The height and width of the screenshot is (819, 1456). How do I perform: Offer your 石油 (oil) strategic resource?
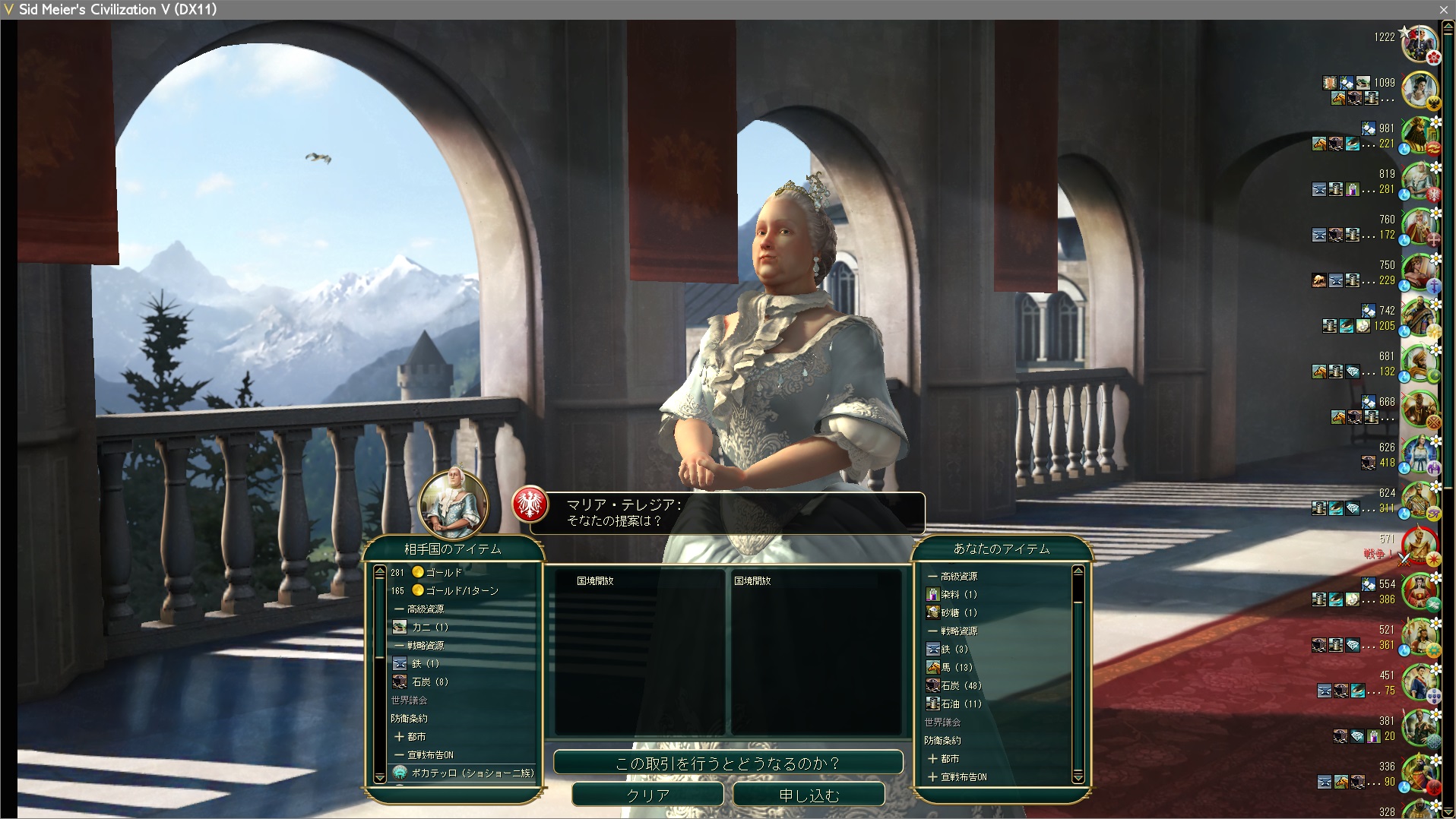960,704
